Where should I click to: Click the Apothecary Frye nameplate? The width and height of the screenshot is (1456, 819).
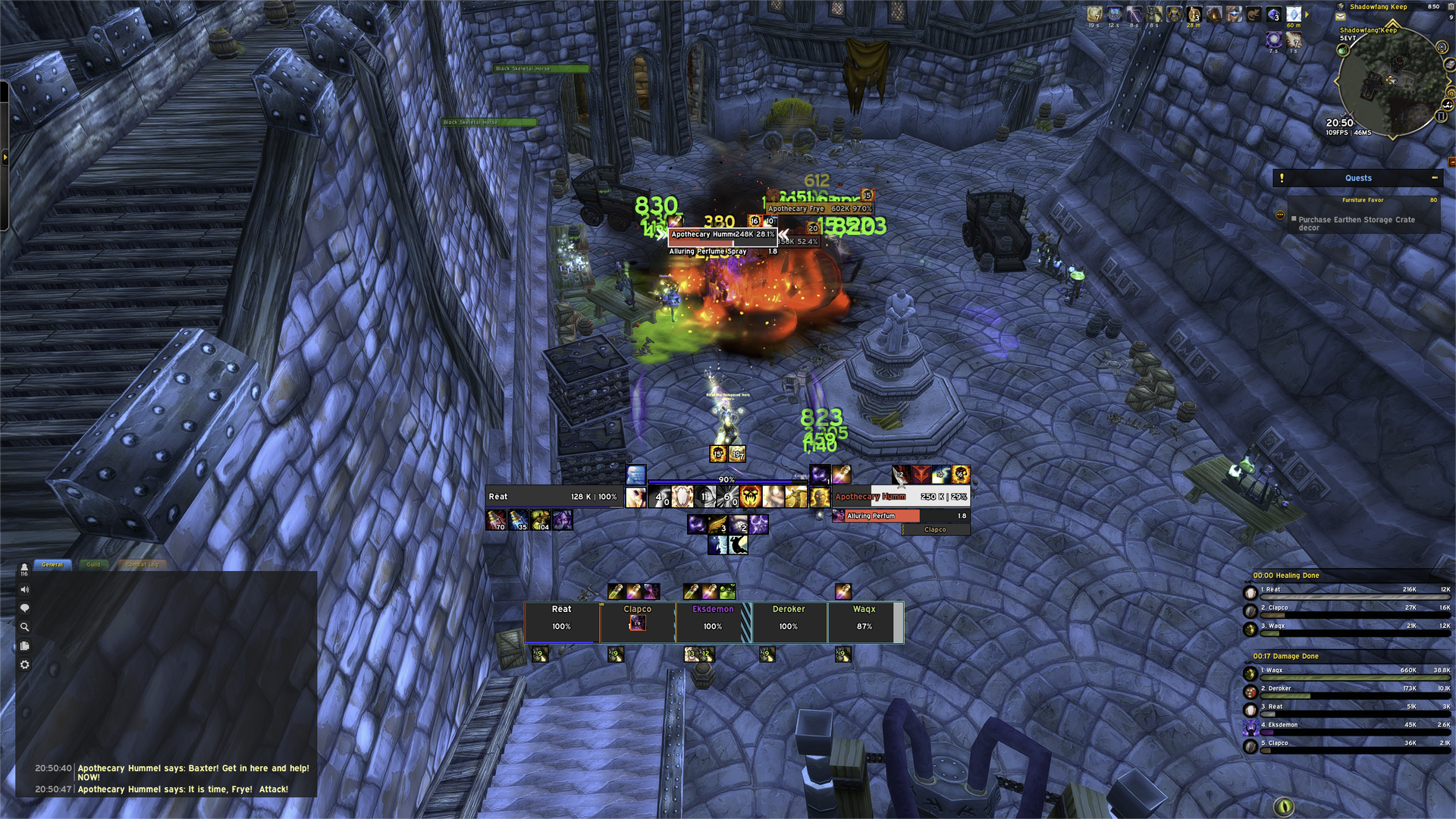coord(819,209)
